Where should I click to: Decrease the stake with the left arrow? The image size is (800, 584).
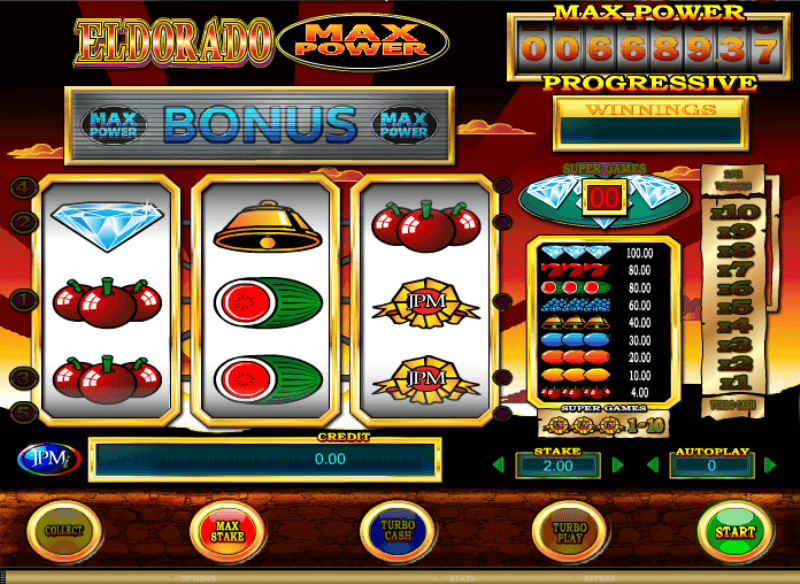(x=498, y=465)
